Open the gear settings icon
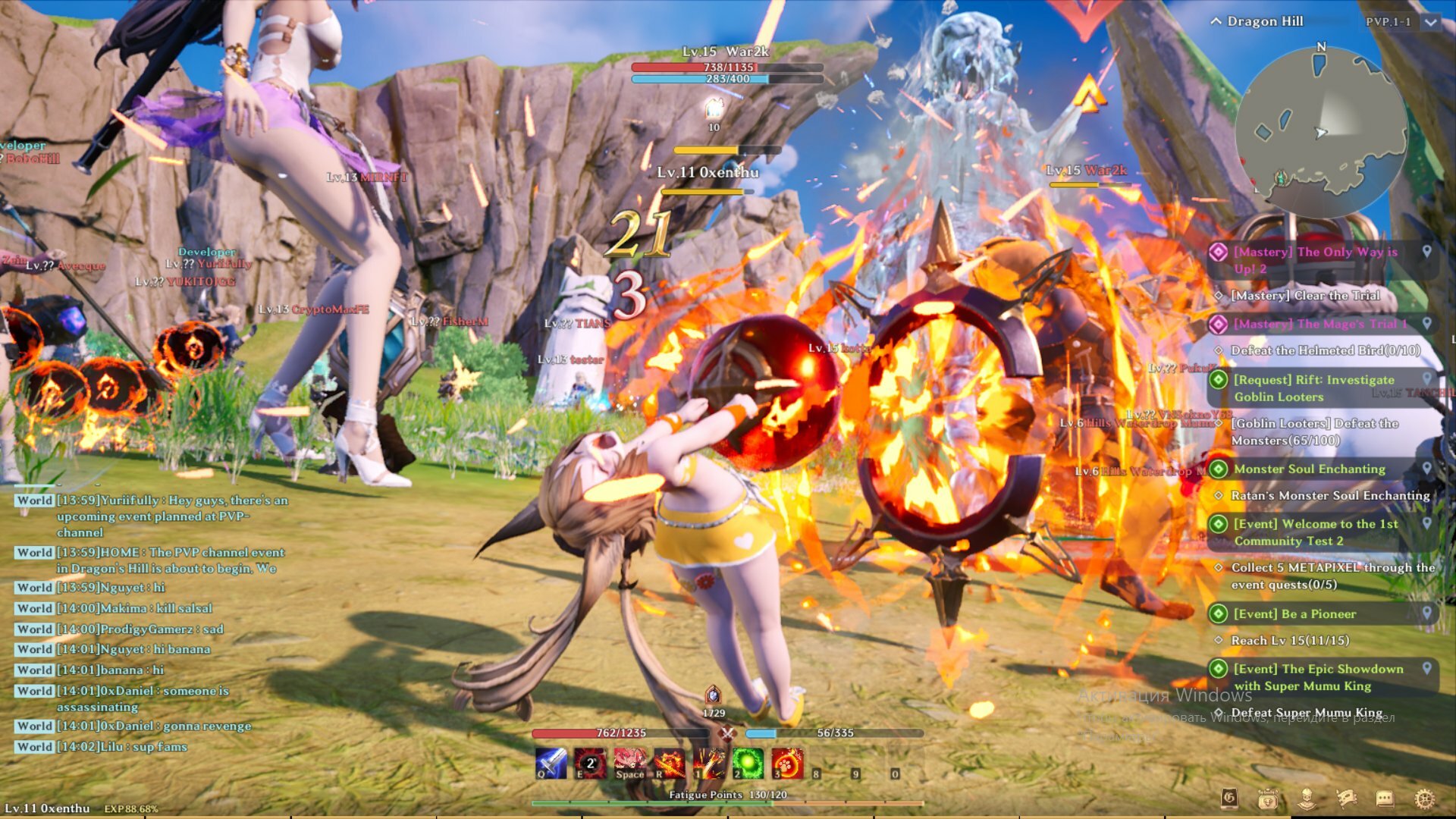1456x819 pixels. tap(1425, 798)
